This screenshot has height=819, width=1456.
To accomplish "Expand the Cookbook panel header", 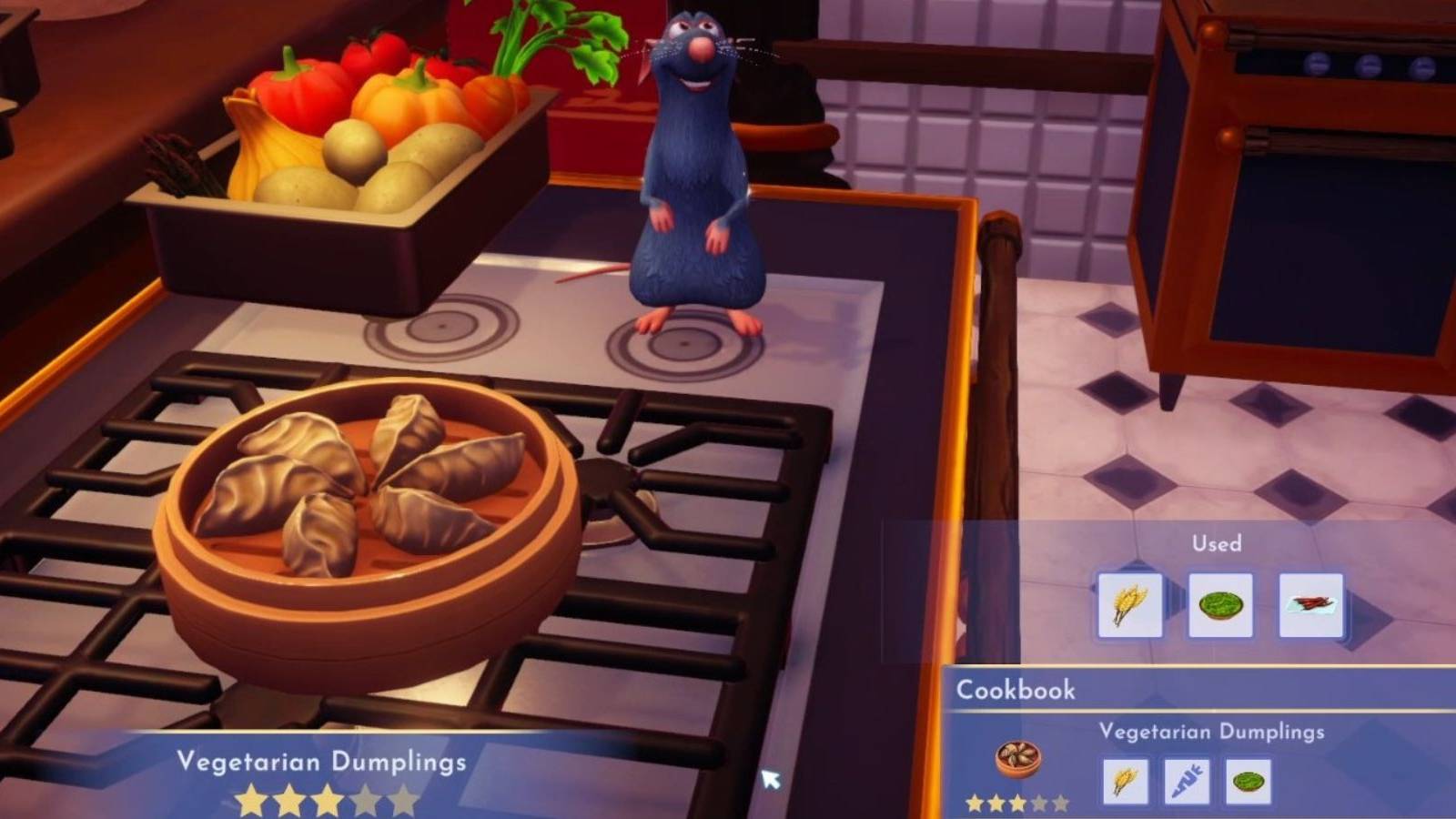I will [x=1019, y=690].
